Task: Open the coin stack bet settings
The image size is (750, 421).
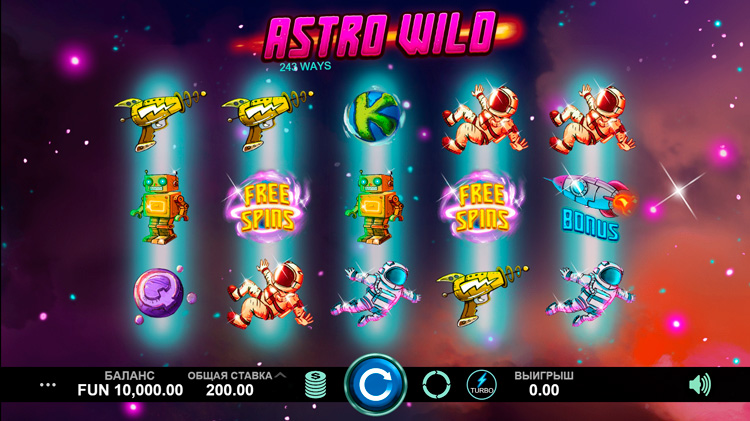Action: pos(316,384)
